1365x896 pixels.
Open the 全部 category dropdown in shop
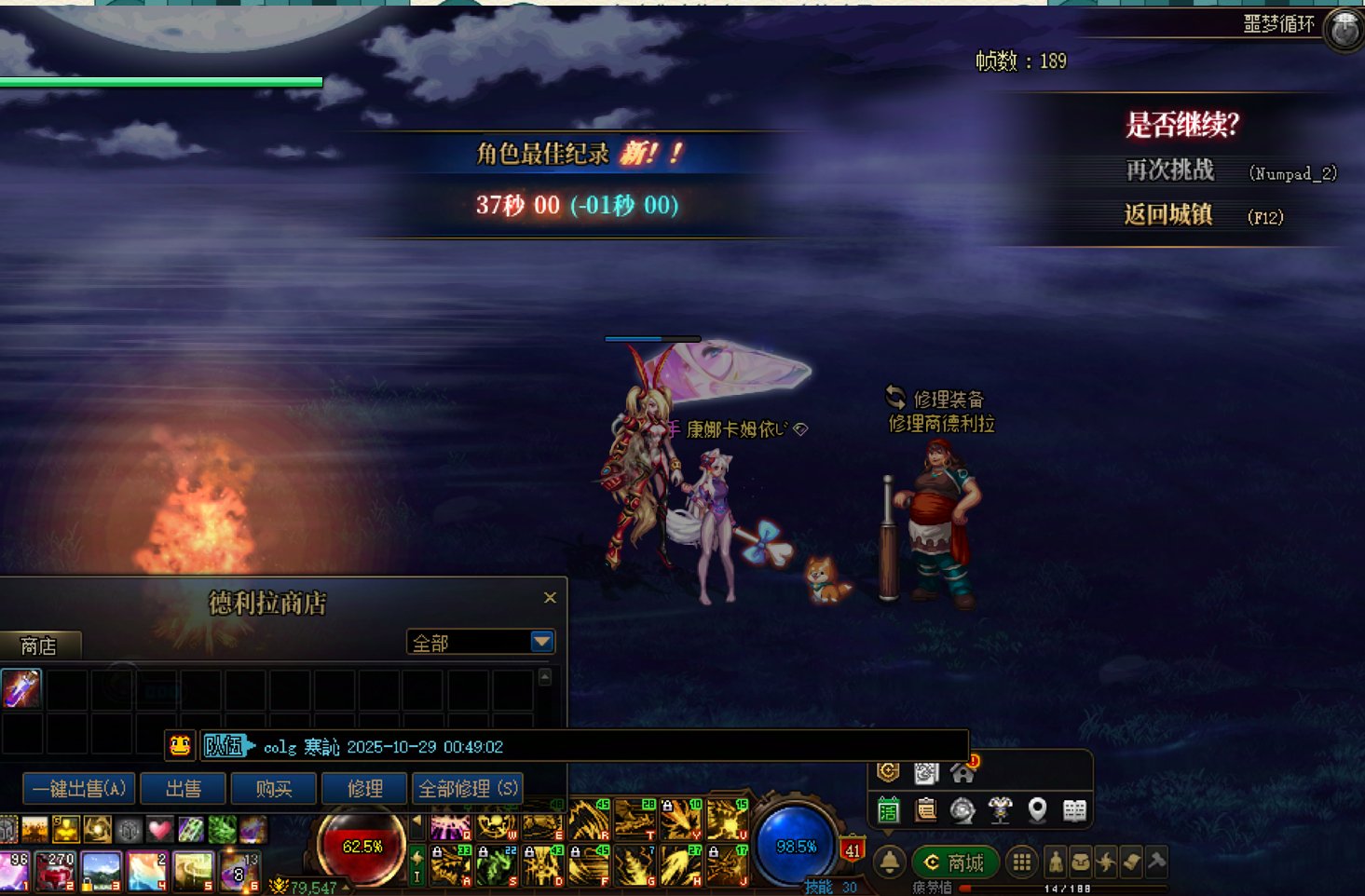tap(541, 642)
